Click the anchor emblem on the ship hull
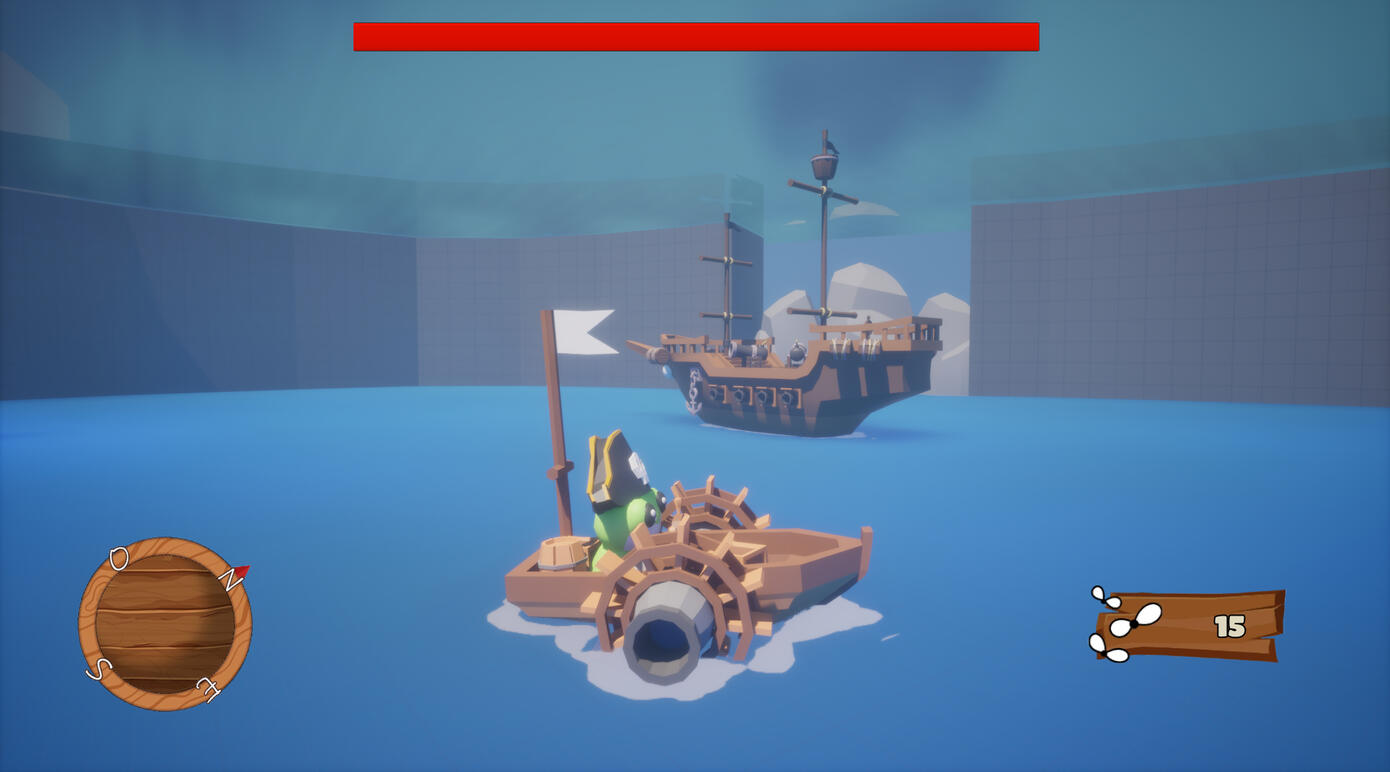 click(693, 393)
